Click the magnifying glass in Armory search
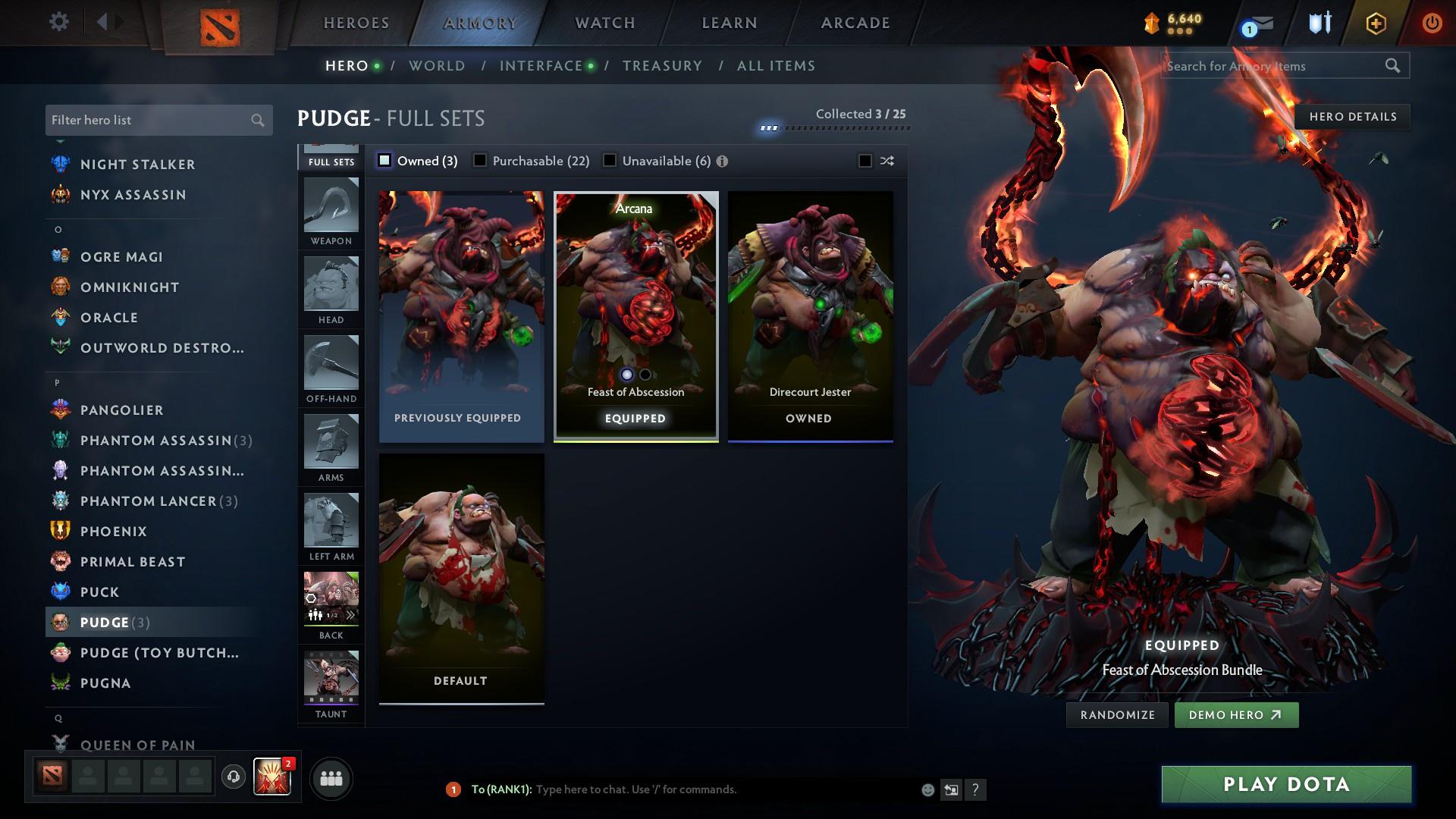Viewport: 1456px width, 819px height. click(x=1394, y=65)
